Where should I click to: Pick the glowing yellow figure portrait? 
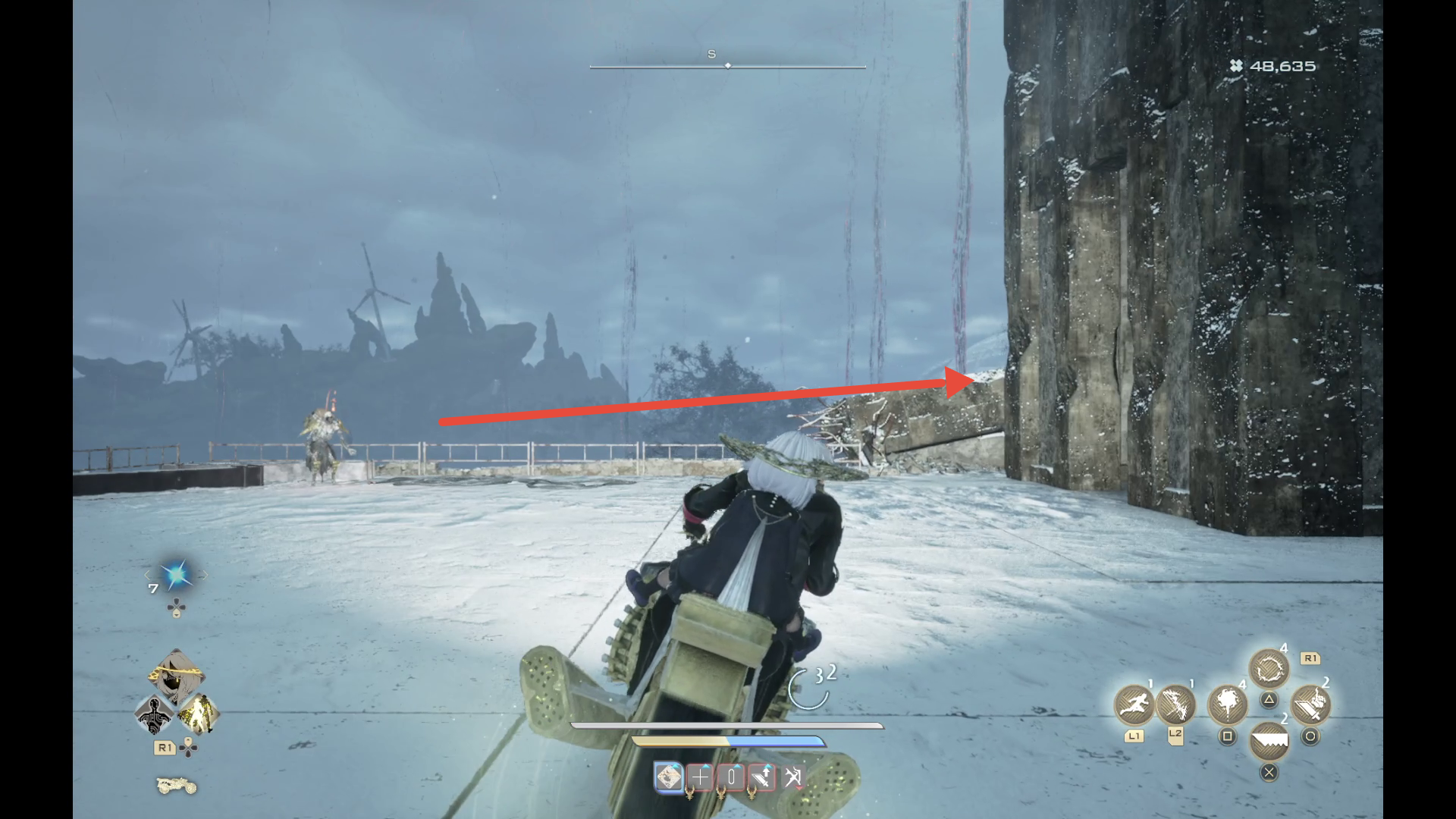tap(199, 714)
